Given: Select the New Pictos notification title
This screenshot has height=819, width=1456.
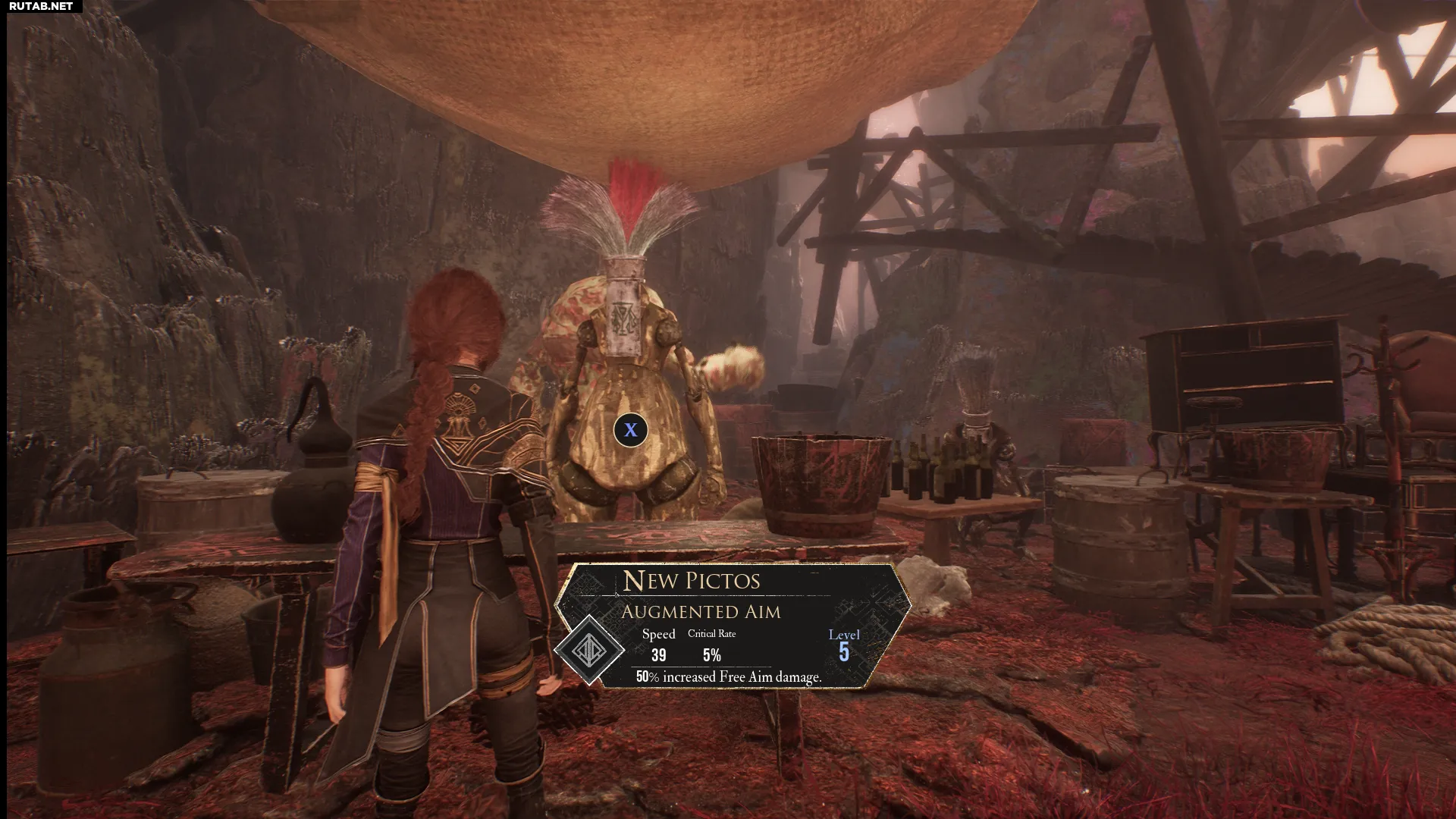Looking at the screenshot, I should click(x=691, y=581).
